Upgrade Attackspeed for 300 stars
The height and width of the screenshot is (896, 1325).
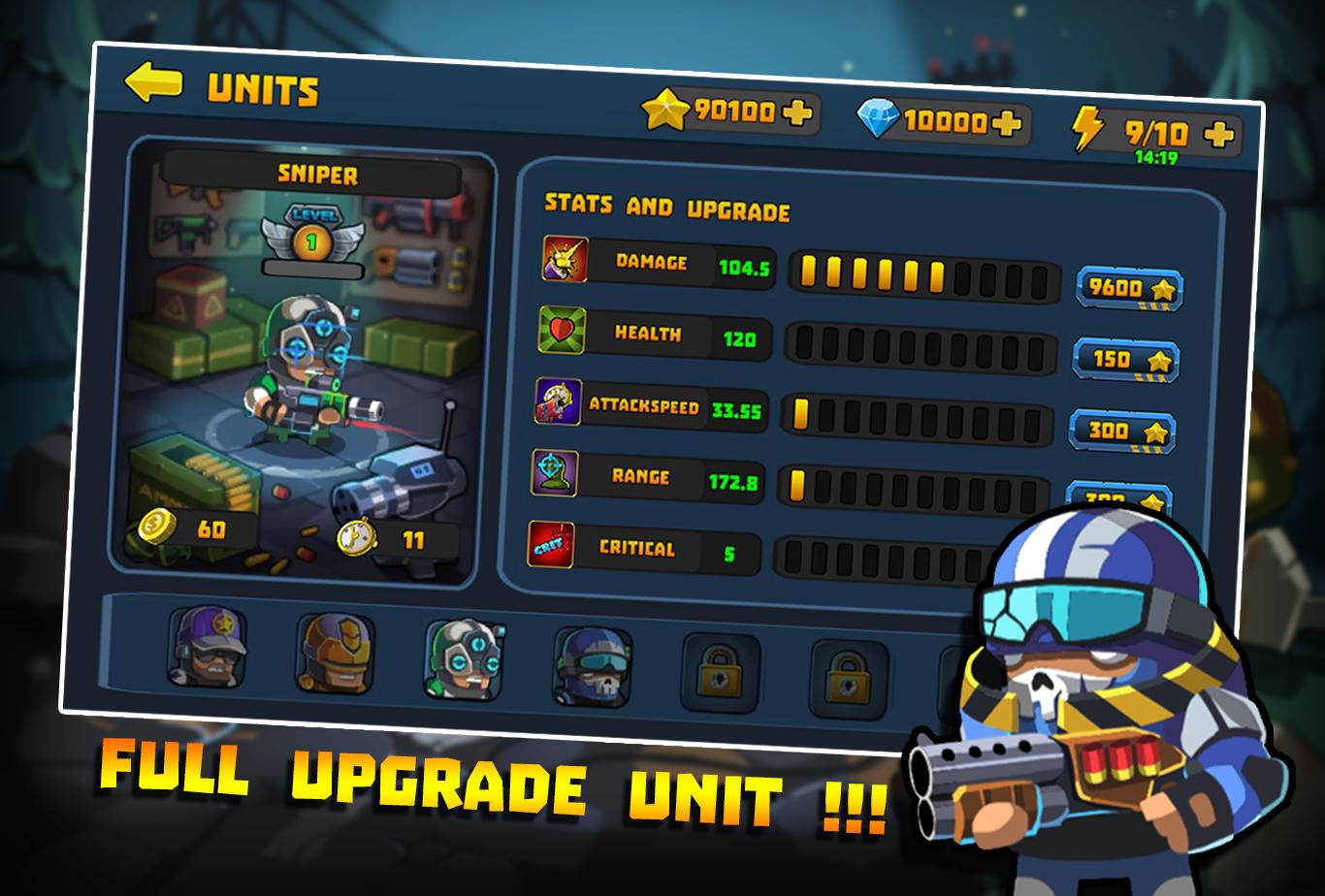[1122, 431]
